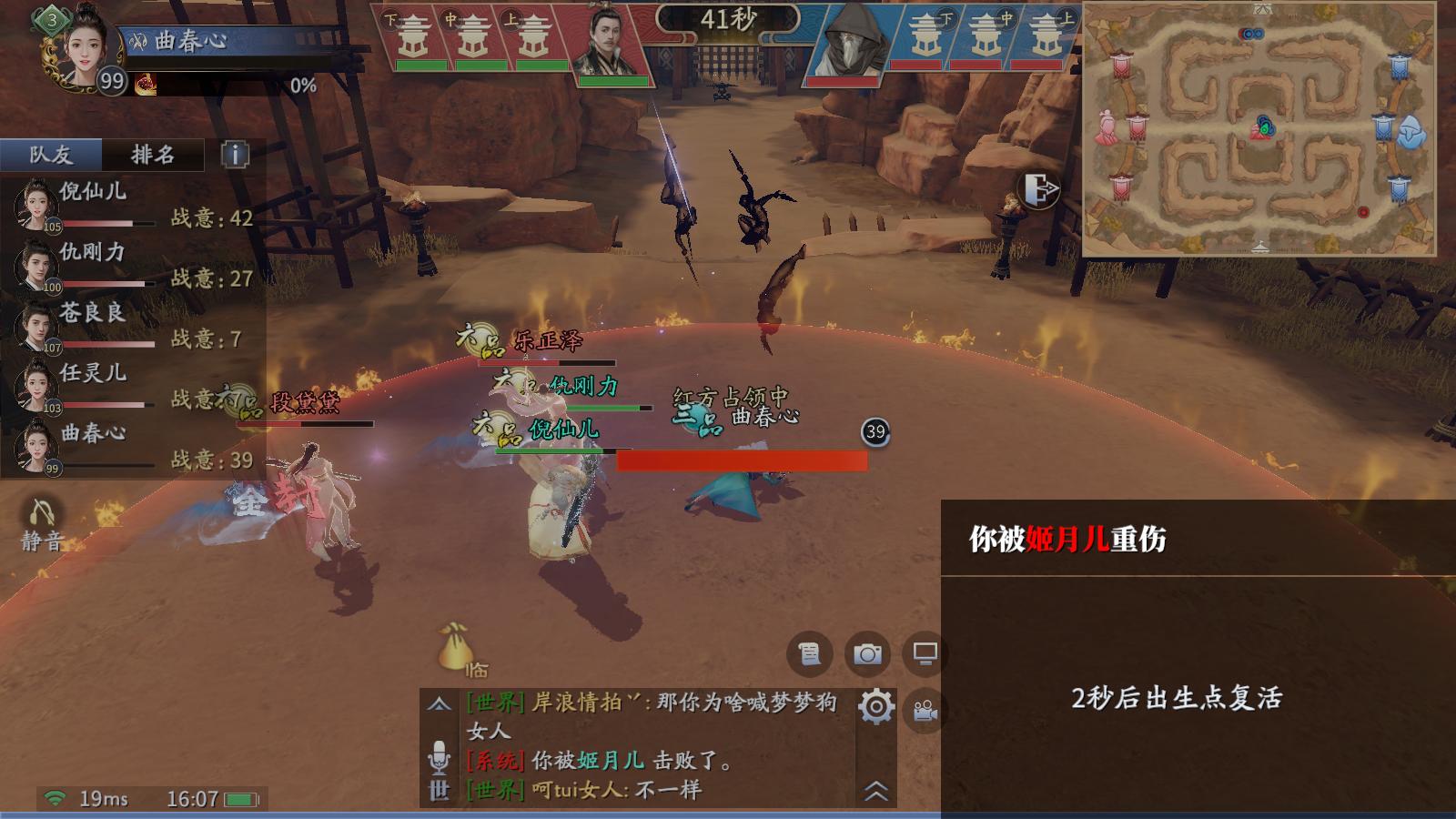Image resolution: width=1456 pixels, height=819 pixels.
Task: Open the scroll log button
Action: pos(808,653)
